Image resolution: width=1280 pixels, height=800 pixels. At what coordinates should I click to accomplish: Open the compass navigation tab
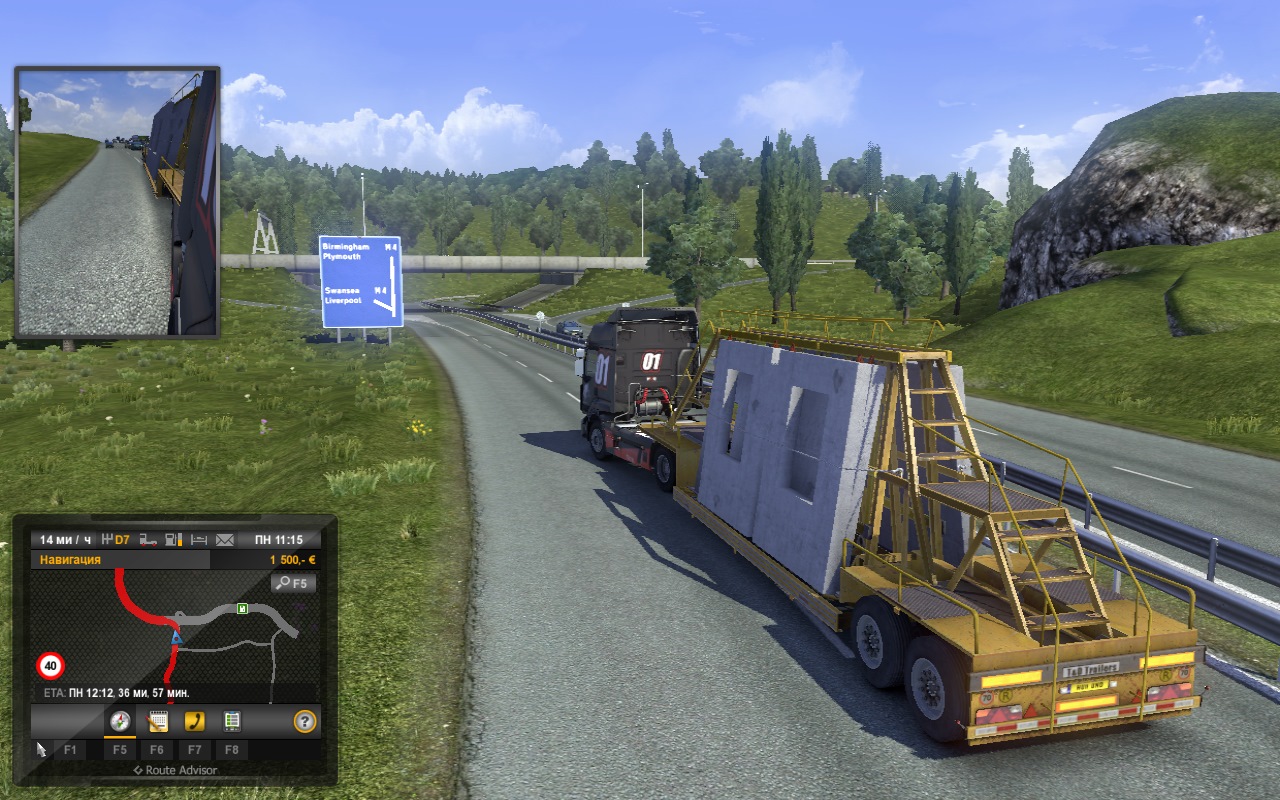coord(120,720)
